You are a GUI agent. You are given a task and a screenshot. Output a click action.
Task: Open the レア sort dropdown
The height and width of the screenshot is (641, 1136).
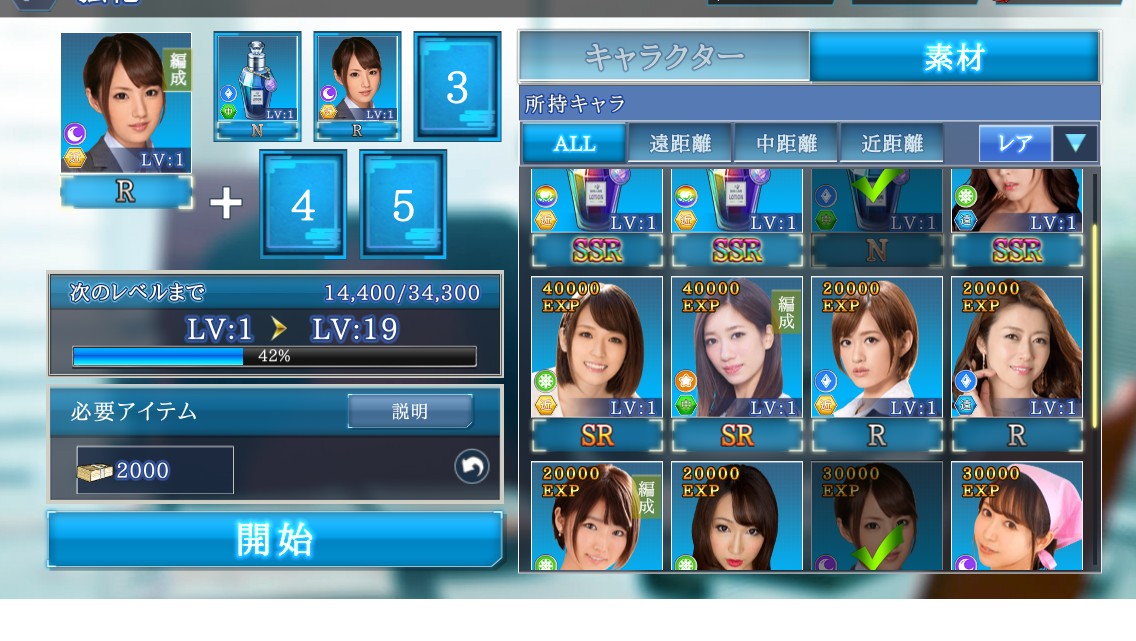pos(1038,143)
